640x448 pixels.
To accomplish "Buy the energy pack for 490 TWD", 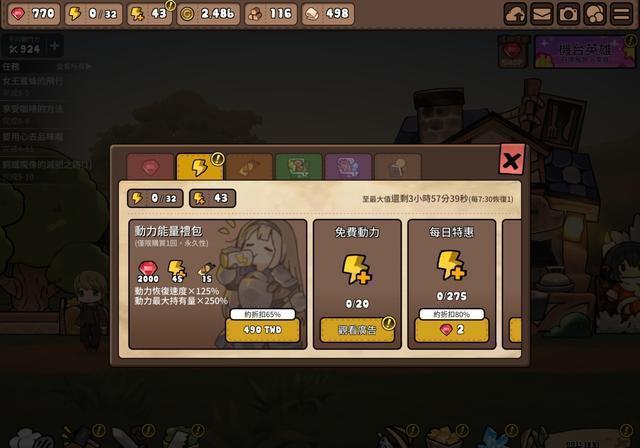I will tap(263, 330).
